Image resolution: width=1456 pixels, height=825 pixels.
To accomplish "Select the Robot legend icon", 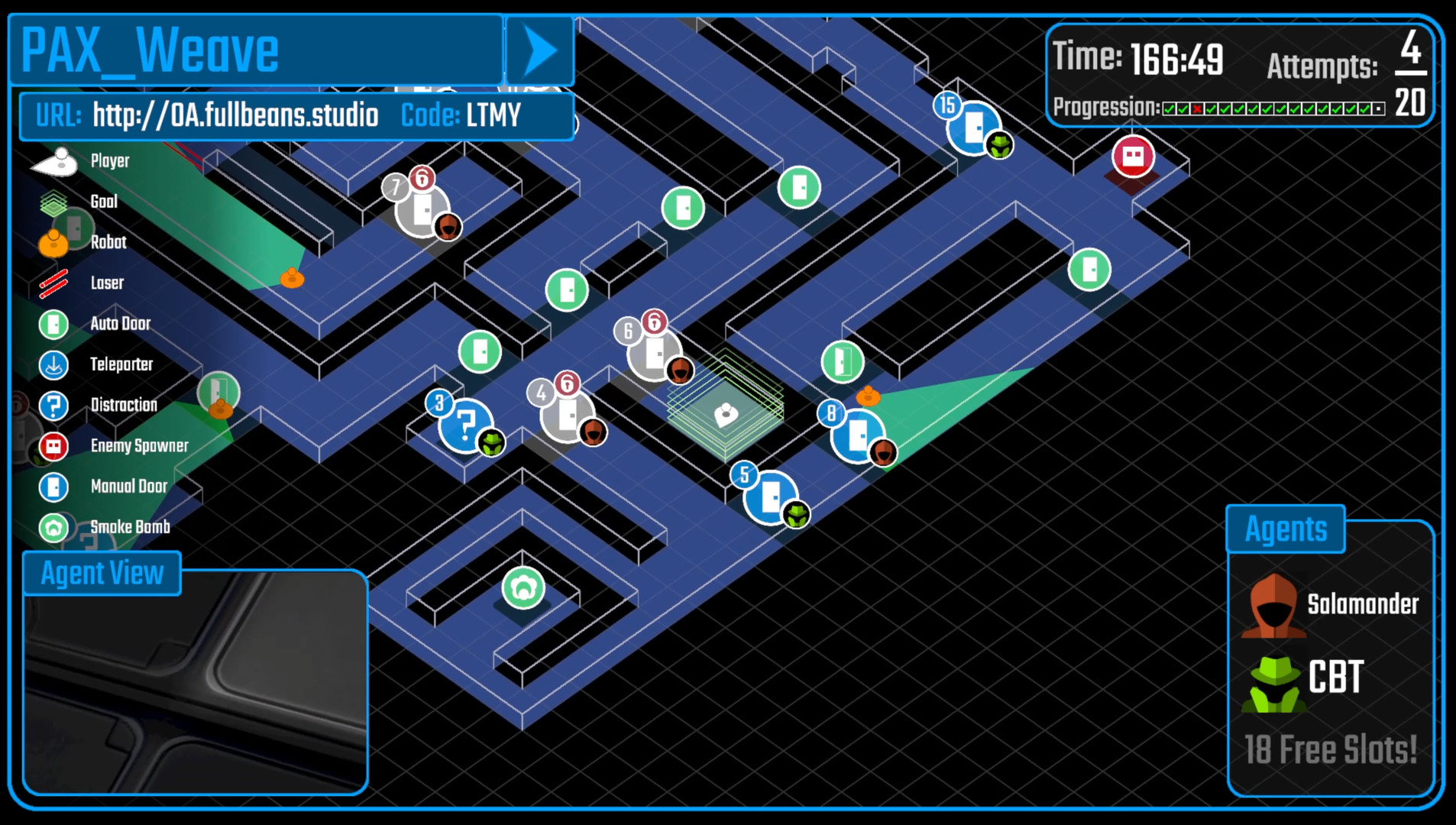I will click(x=53, y=243).
